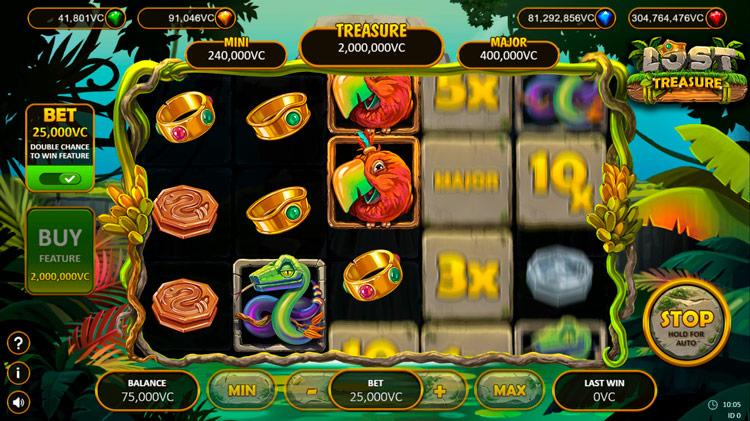Screen dimensions: 750x421
Task: Toggle the double chance bet switch
Action: 60,179
